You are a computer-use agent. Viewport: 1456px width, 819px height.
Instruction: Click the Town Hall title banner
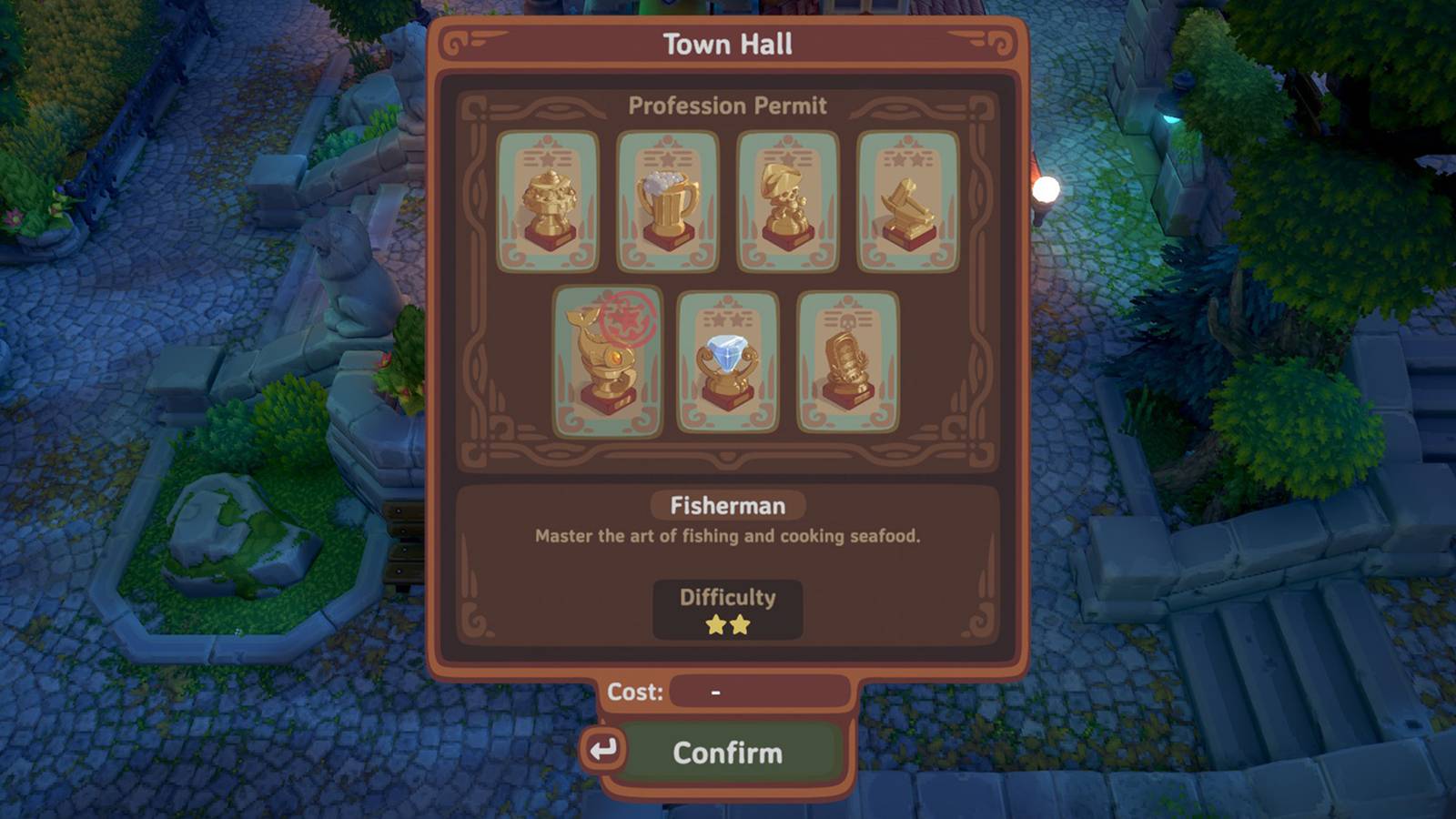pos(728,41)
